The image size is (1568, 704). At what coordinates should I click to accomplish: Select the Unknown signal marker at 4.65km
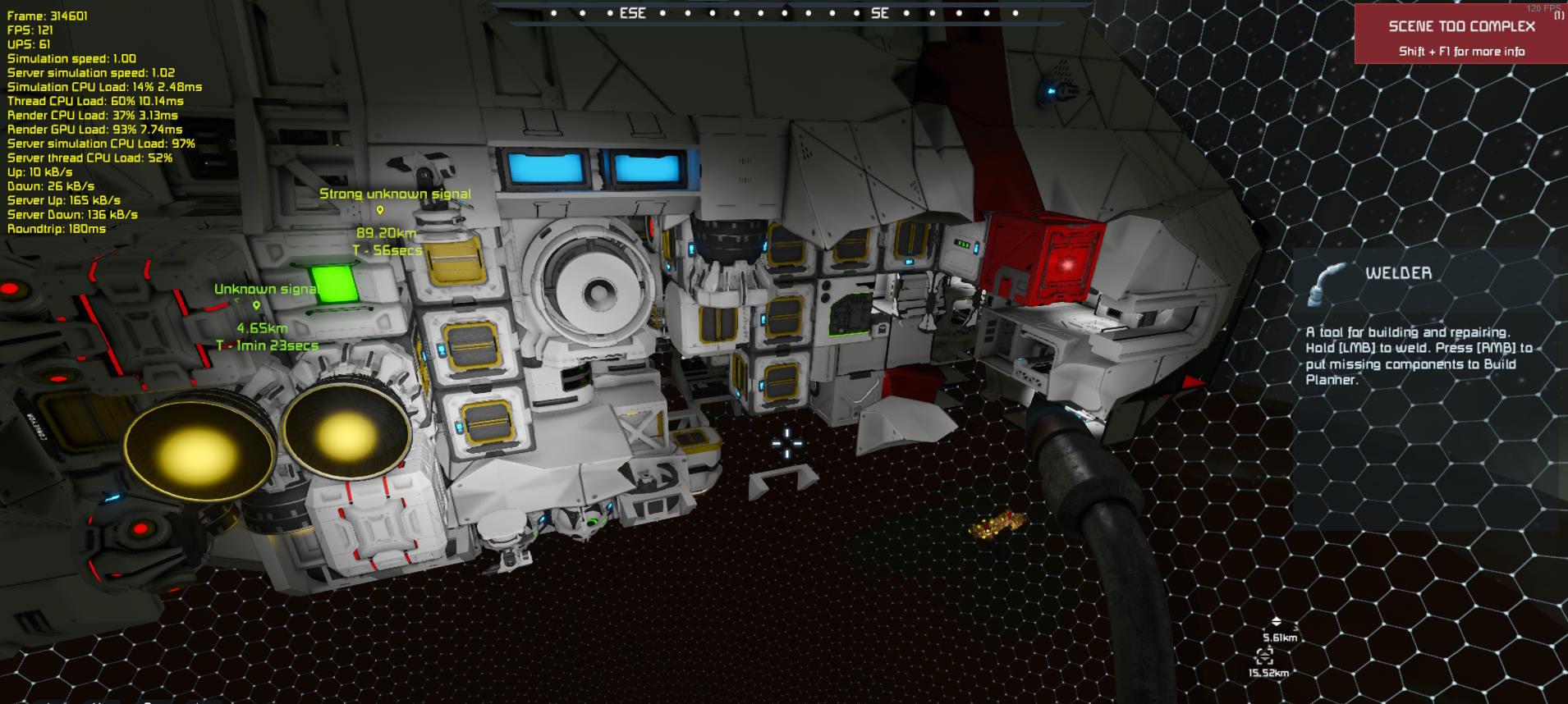pos(257,305)
